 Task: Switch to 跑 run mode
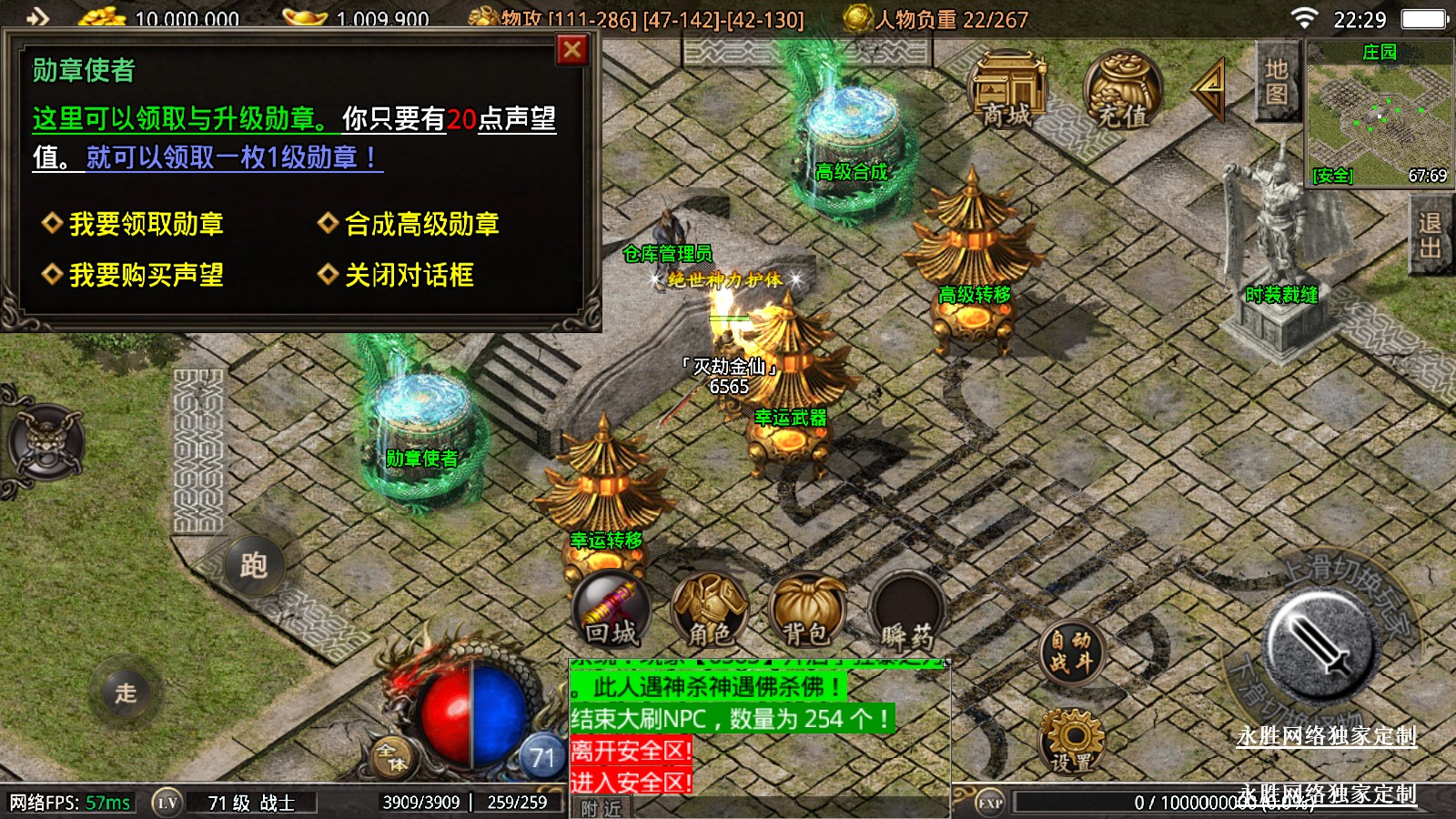click(253, 565)
